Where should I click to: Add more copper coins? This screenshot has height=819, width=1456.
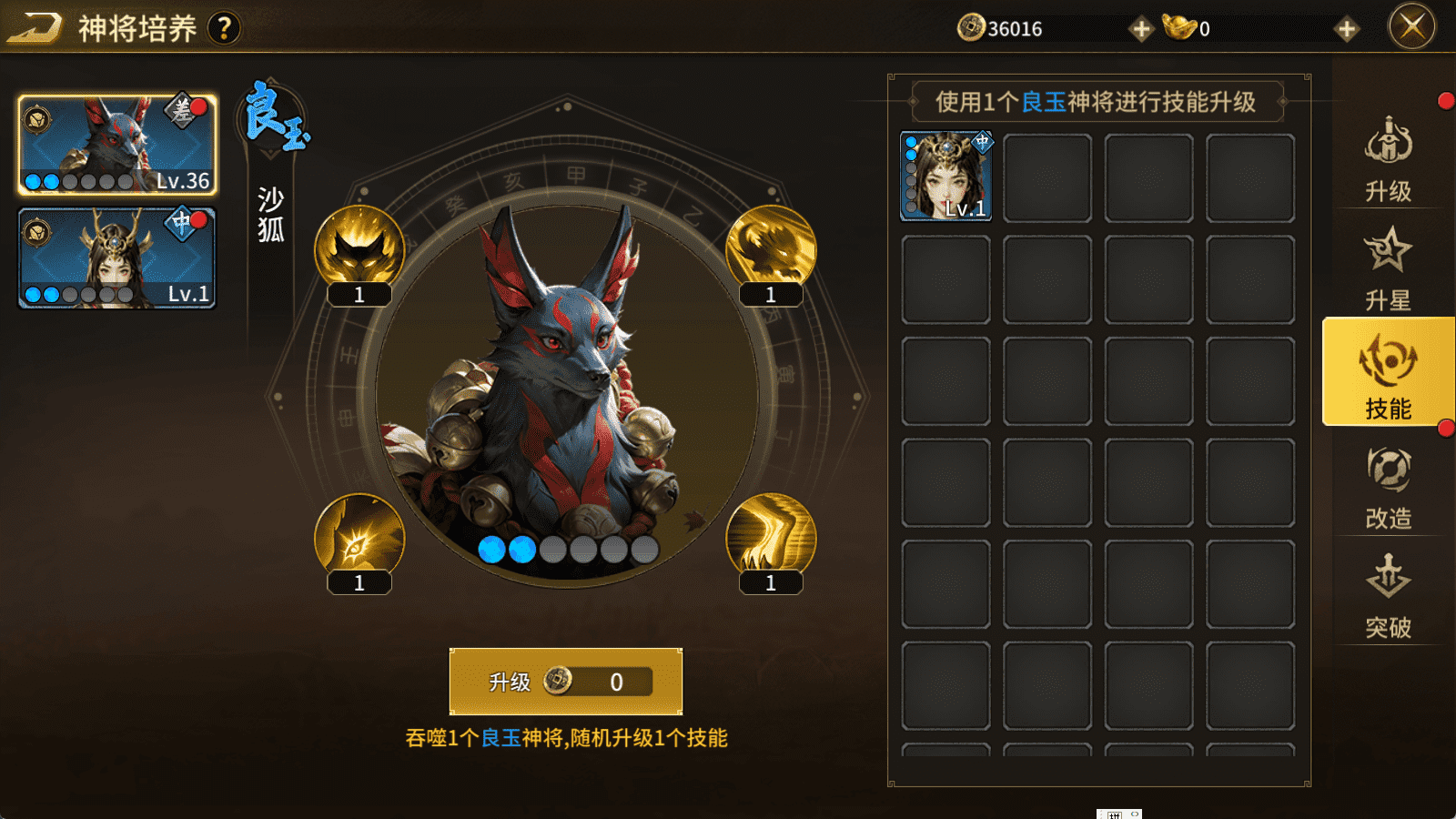coord(1140,29)
